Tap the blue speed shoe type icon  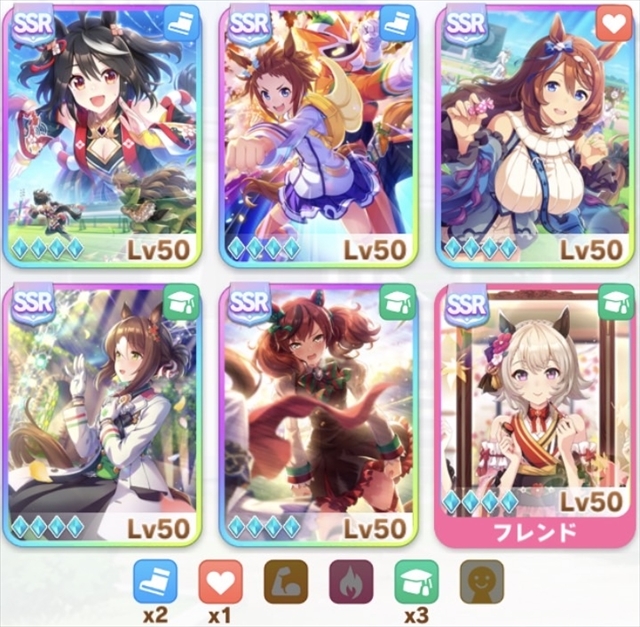pyautogui.click(x=155, y=580)
